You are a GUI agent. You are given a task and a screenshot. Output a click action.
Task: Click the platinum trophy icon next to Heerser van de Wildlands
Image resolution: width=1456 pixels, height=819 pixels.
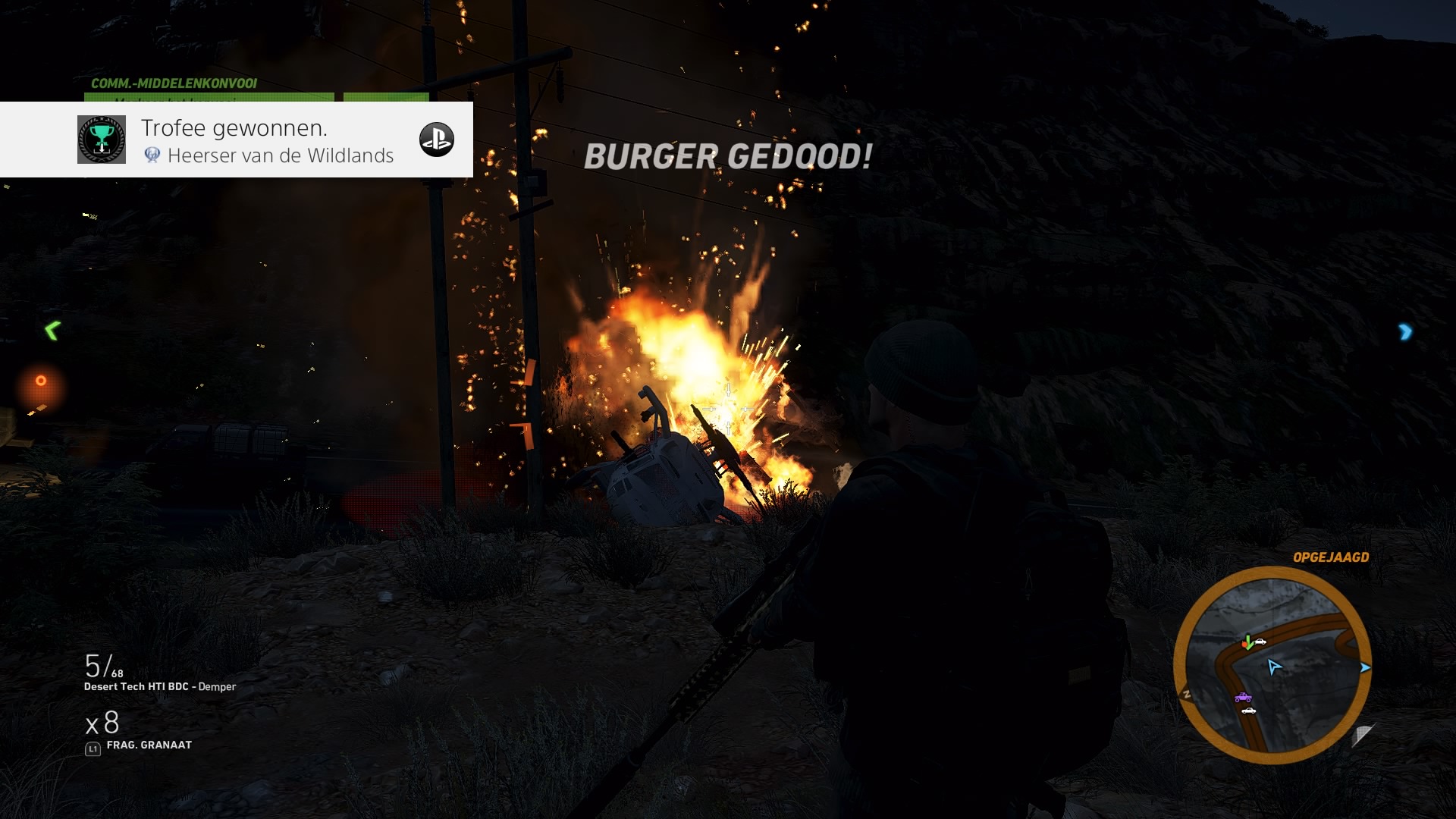click(154, 156)
